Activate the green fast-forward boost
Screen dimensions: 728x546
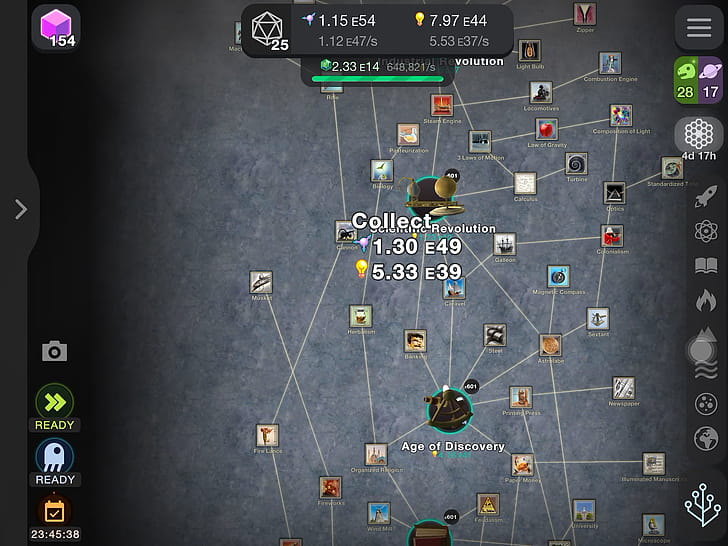point(54,402)
